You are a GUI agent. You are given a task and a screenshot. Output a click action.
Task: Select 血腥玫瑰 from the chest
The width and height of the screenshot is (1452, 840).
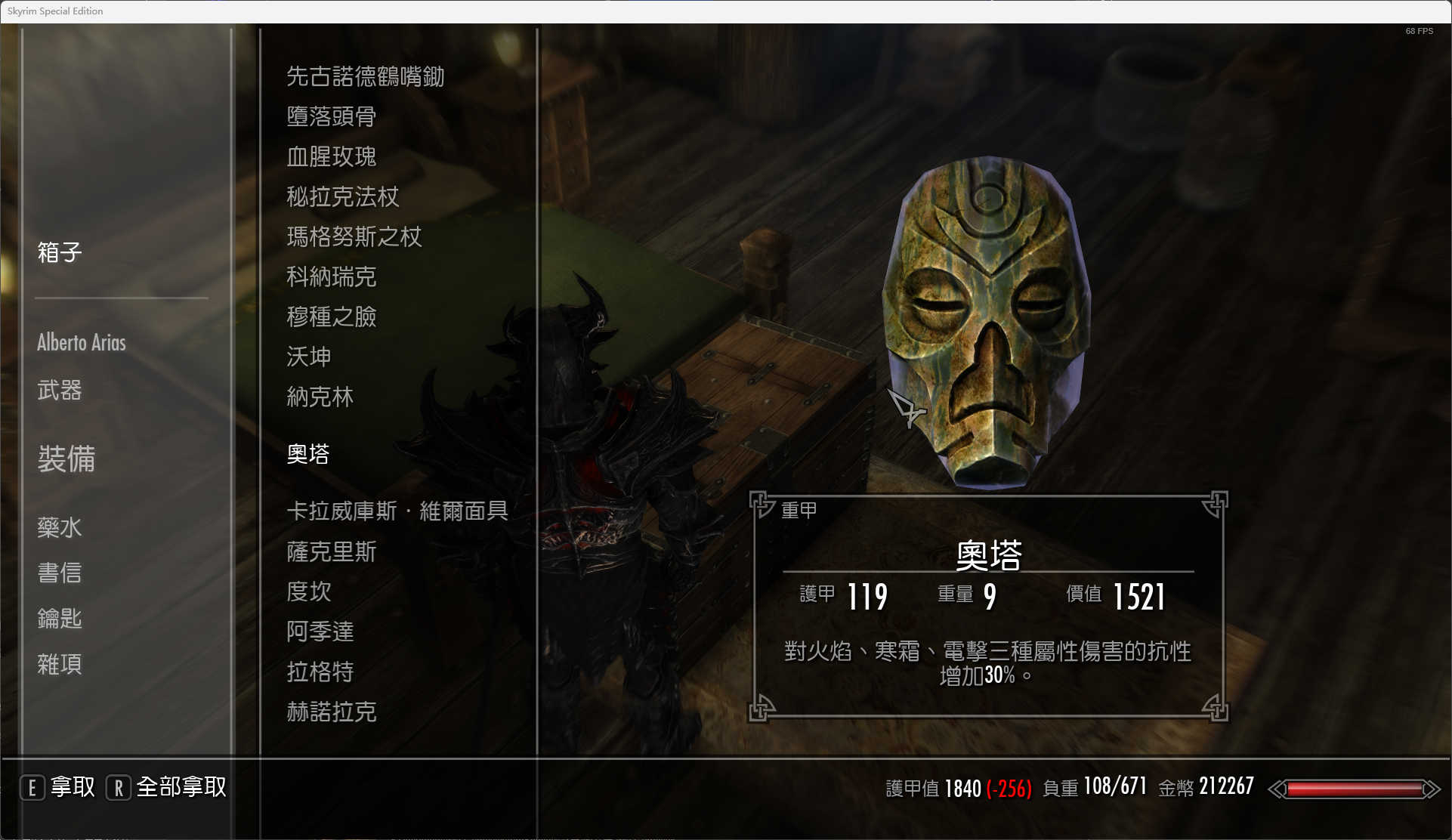(x=331, y=156)
